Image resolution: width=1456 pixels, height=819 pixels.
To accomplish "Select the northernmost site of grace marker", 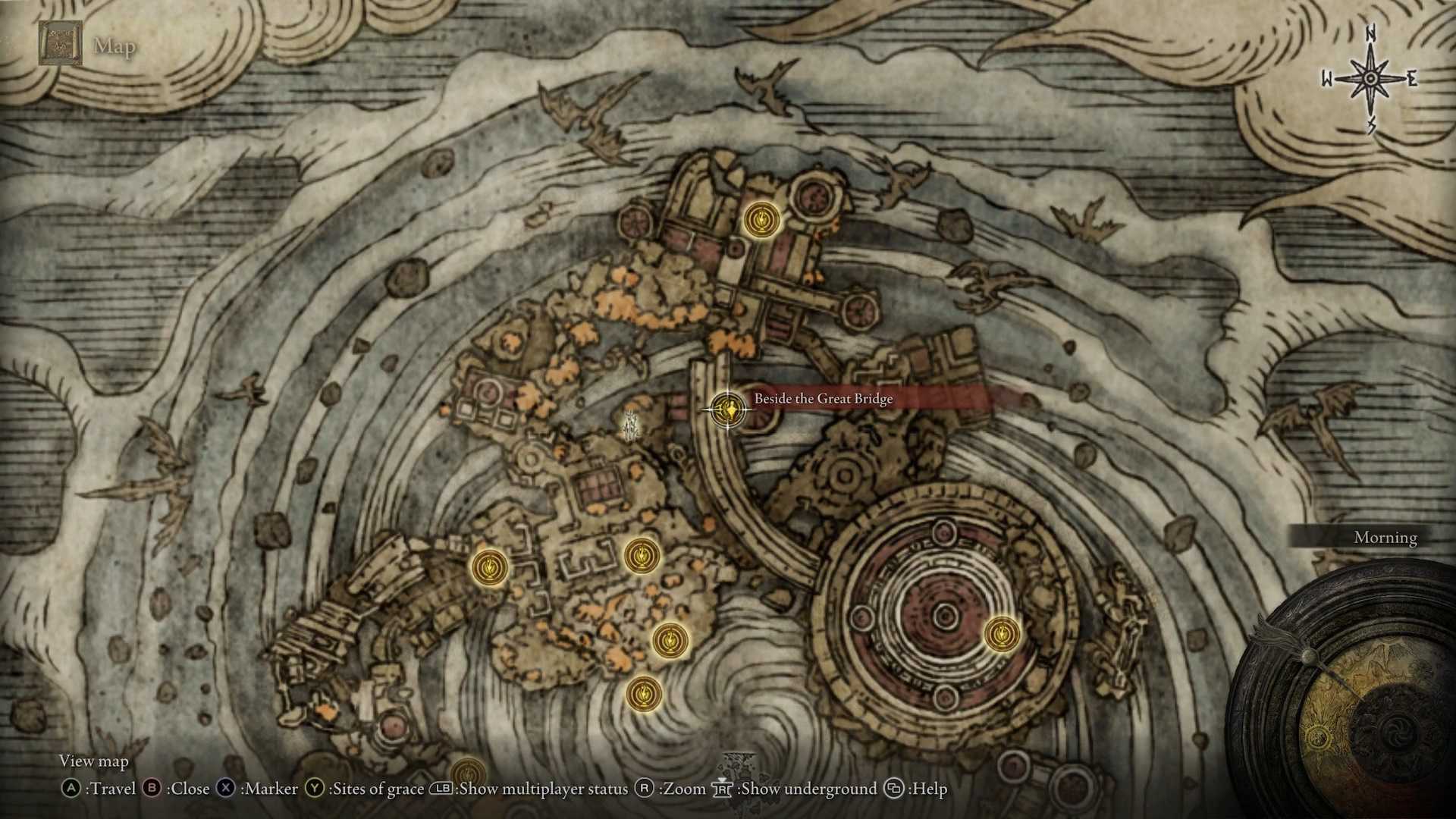I will click(x=761, y=221).
